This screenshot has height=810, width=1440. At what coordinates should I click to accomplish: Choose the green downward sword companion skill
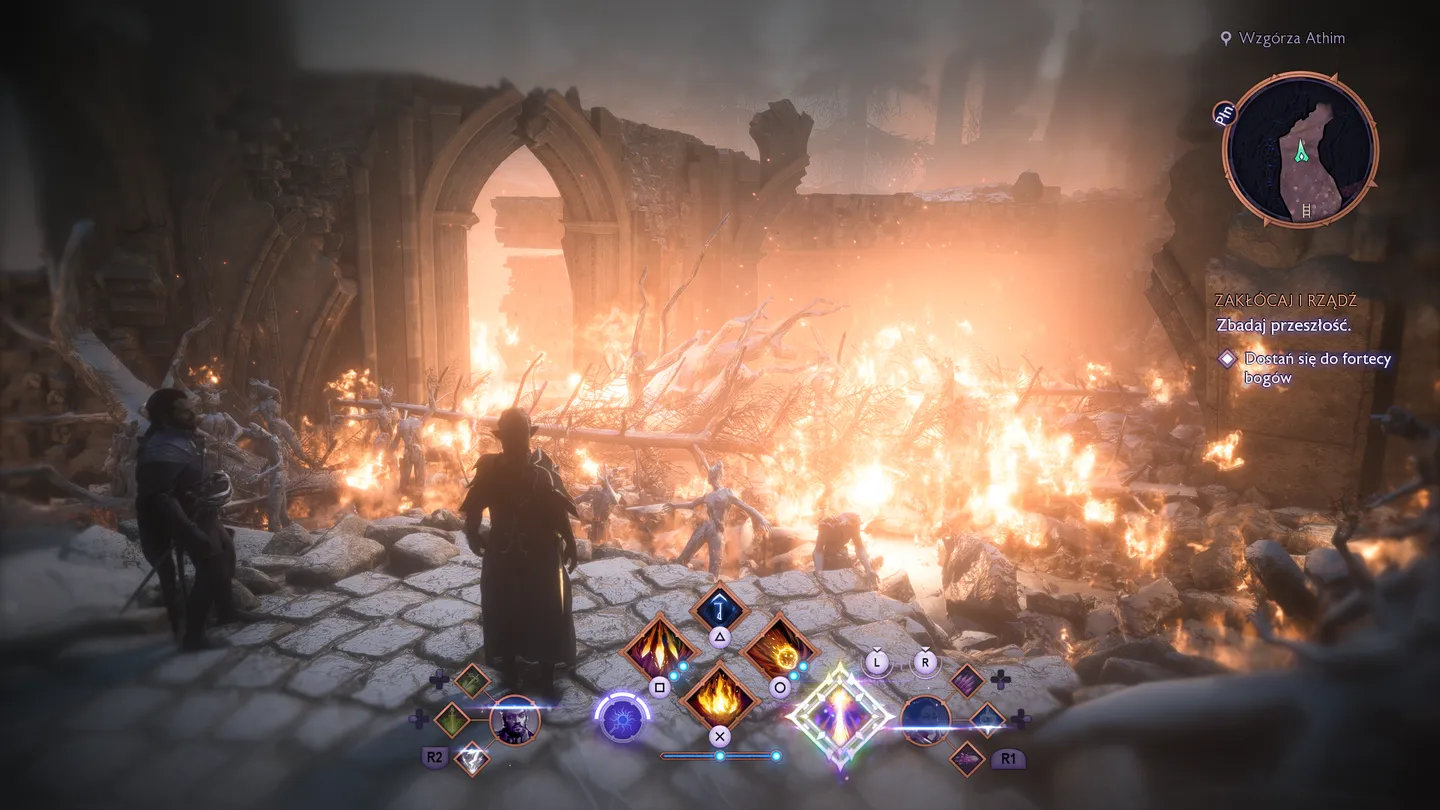pyautogui.click(x=452, y=720)
